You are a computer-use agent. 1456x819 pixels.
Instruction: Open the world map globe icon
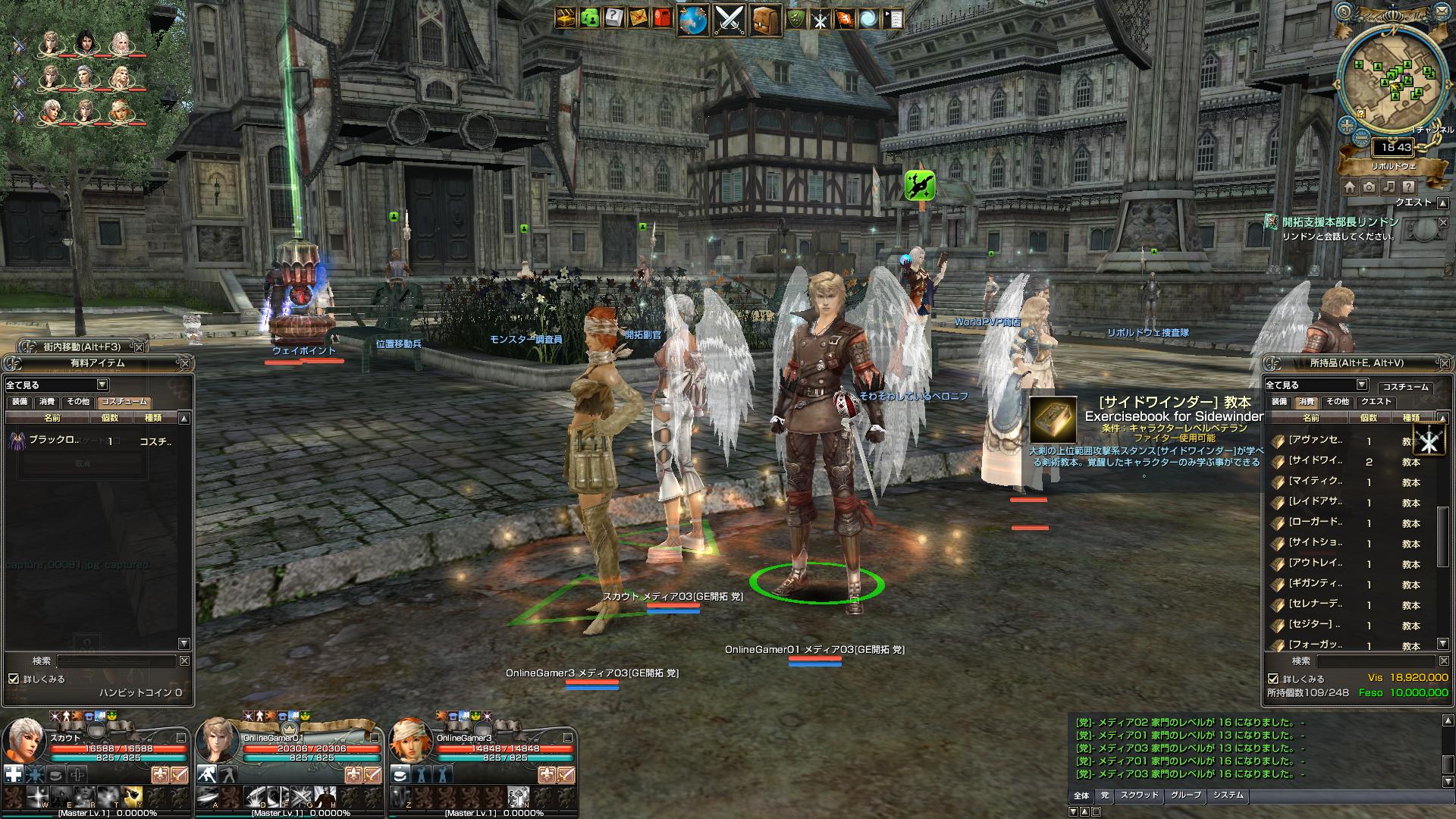[692, 20]
